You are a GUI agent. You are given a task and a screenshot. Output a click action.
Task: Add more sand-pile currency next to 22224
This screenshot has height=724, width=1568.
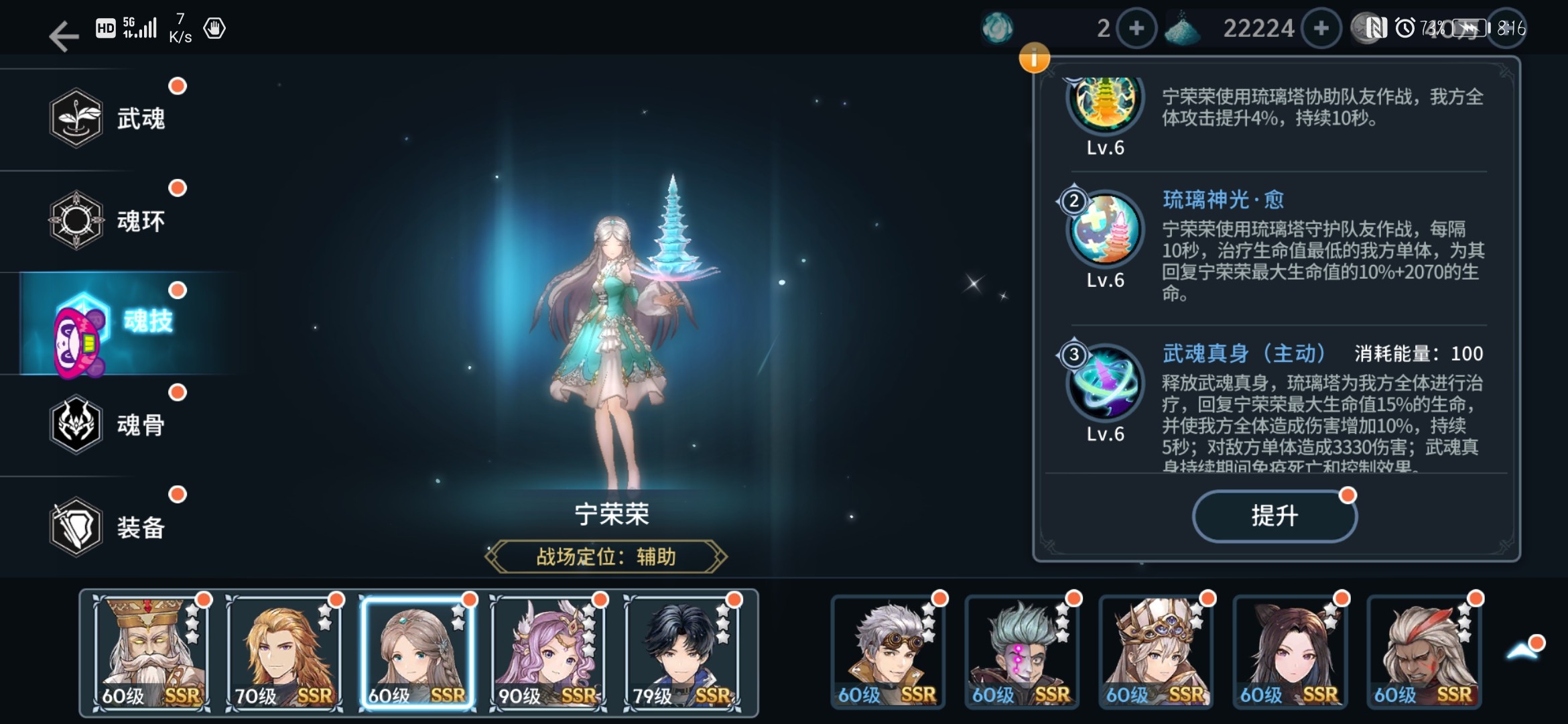pos(1321,28)
